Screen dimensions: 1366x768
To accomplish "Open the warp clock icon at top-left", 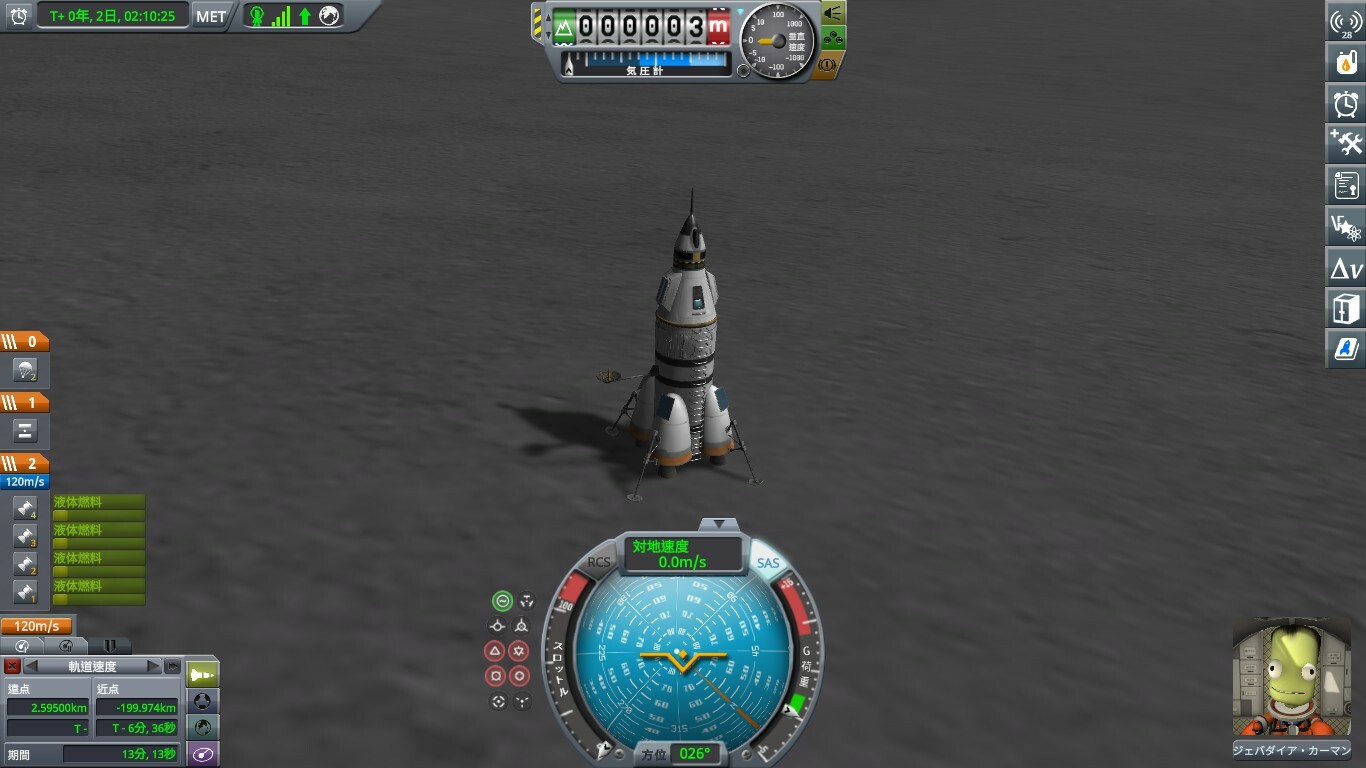I will (x=18, y=16).
